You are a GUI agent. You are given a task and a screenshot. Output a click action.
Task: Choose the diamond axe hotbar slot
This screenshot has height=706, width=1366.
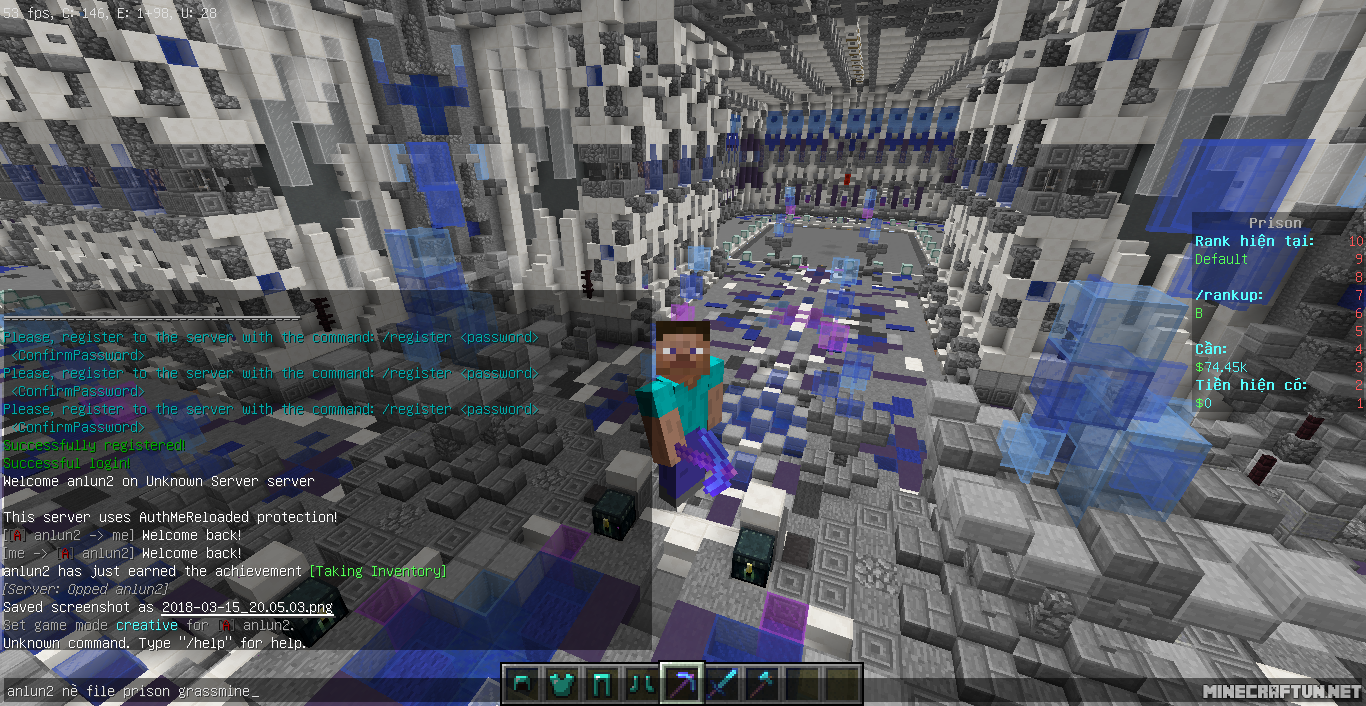(761, 683)
